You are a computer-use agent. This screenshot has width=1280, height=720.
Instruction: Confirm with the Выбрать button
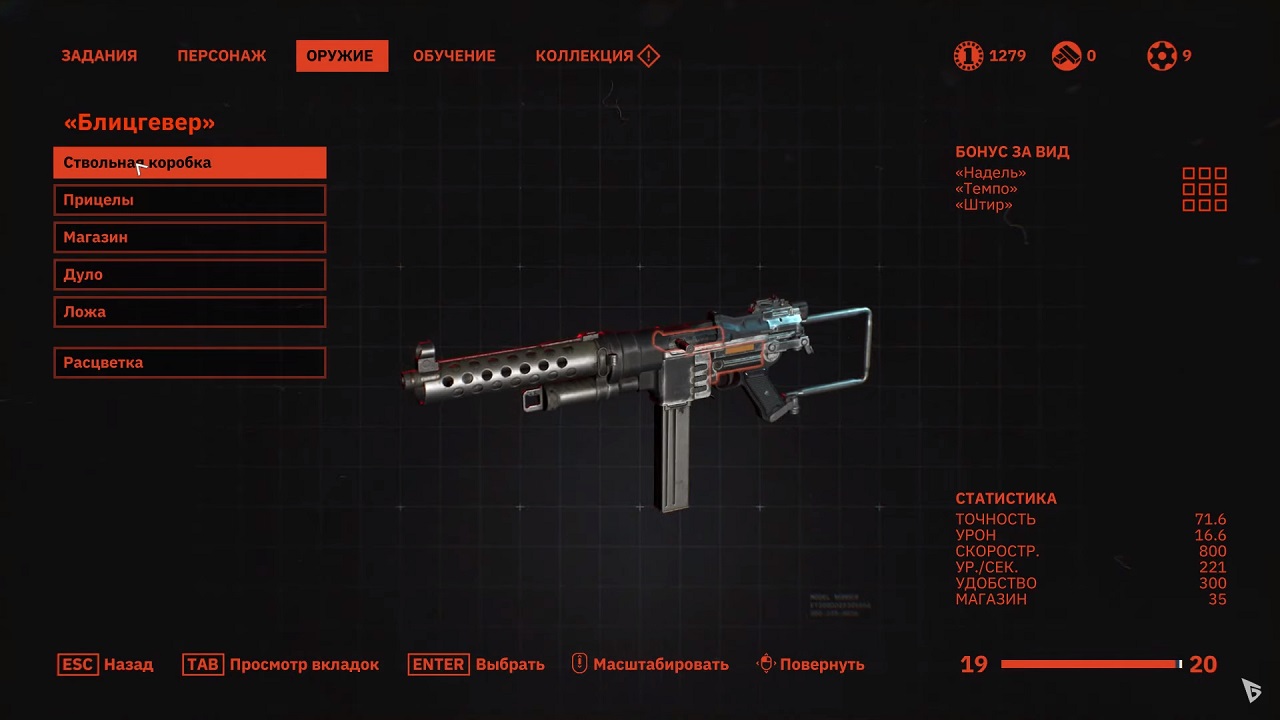click(x=477, y=664)
